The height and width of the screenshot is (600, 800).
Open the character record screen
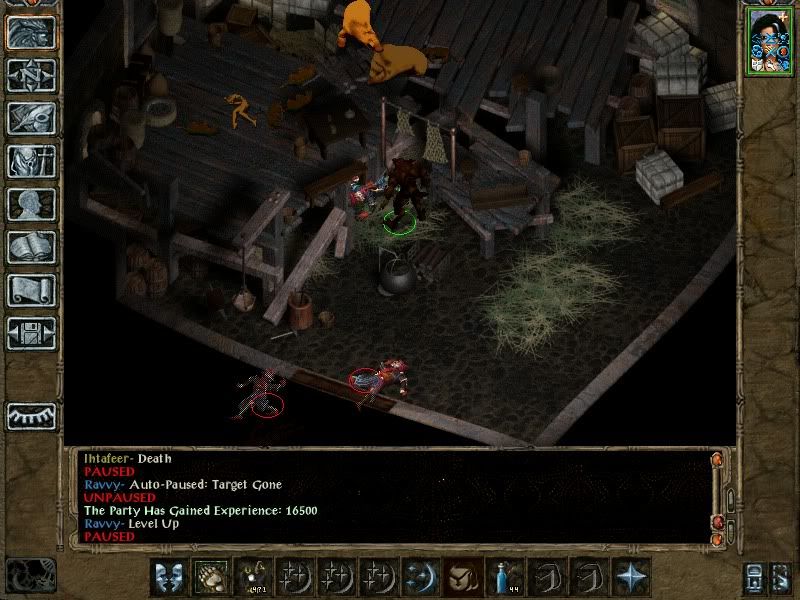click(31, 204)
